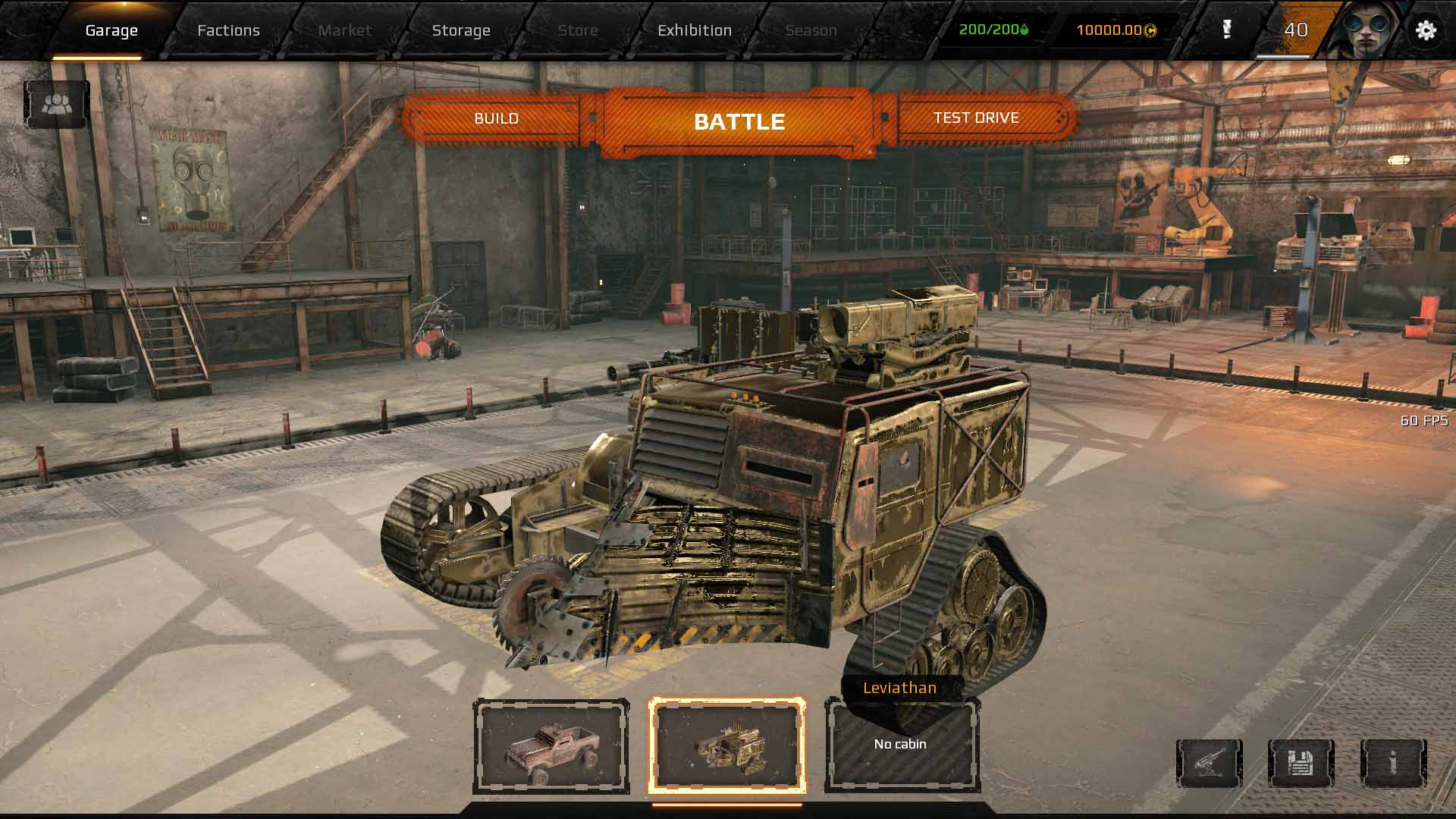Launch a TEST DRIVE
The height and width of the screenshot is (819, 1456).
pyautogui.click(x=976, y=118)
